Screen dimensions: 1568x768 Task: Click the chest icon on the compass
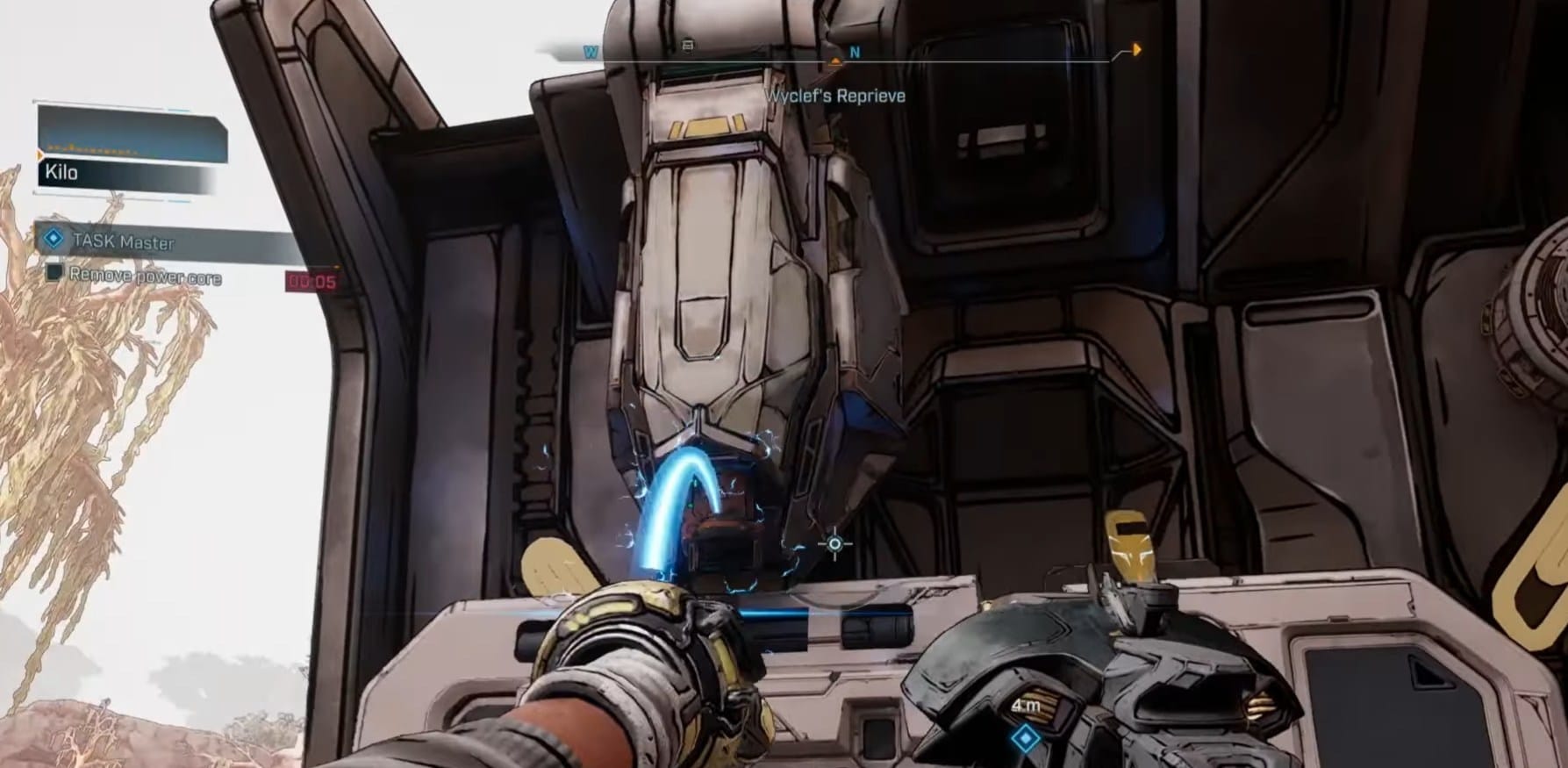[x=688, y=45]
